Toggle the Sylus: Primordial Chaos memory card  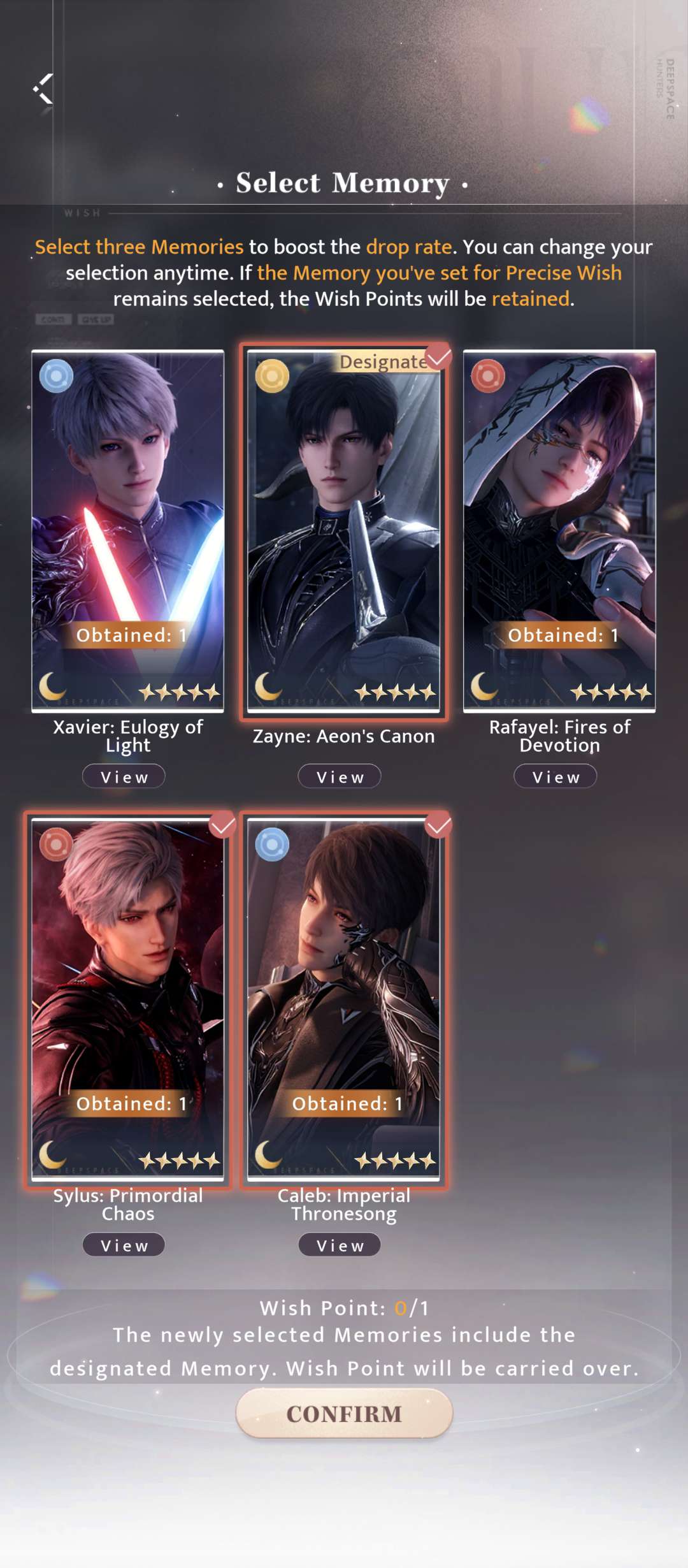coord(128,999)
